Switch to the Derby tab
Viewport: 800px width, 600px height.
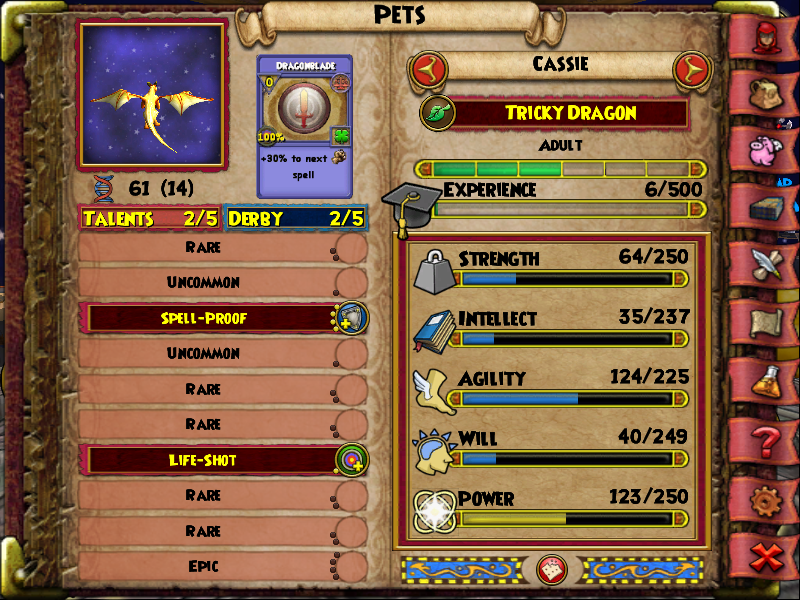[x=296, y=218]
